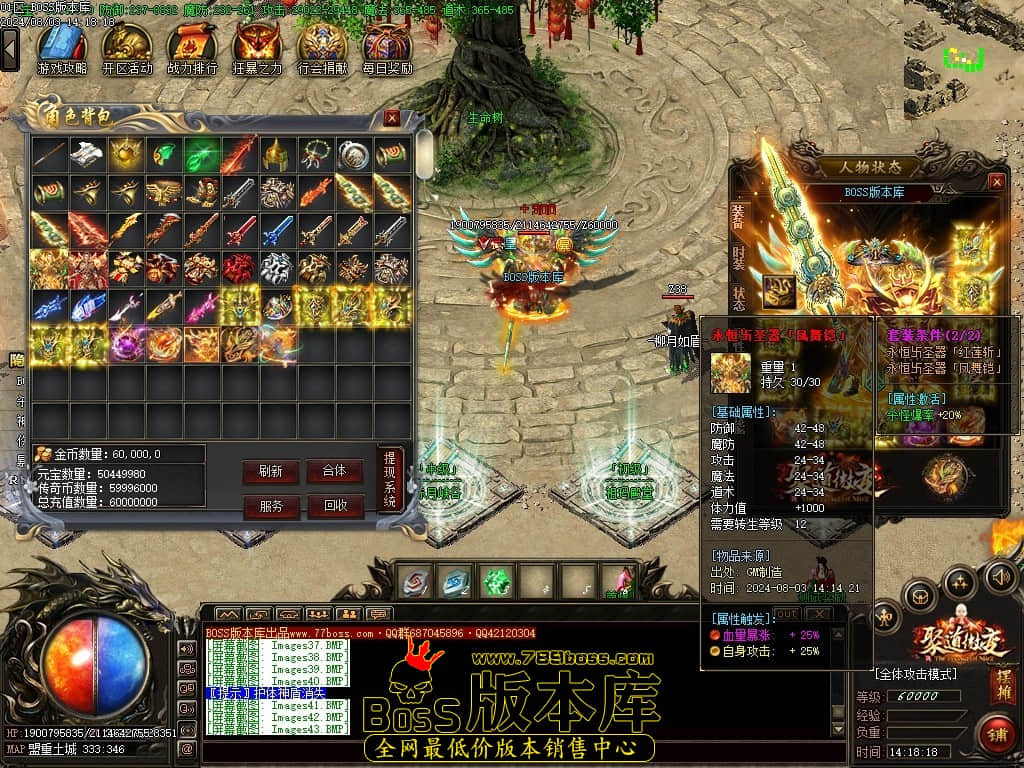Click the 刷新 refresh button in the bag
The height and width of the screenshot is (768, 1024).
tap(270, 472)
